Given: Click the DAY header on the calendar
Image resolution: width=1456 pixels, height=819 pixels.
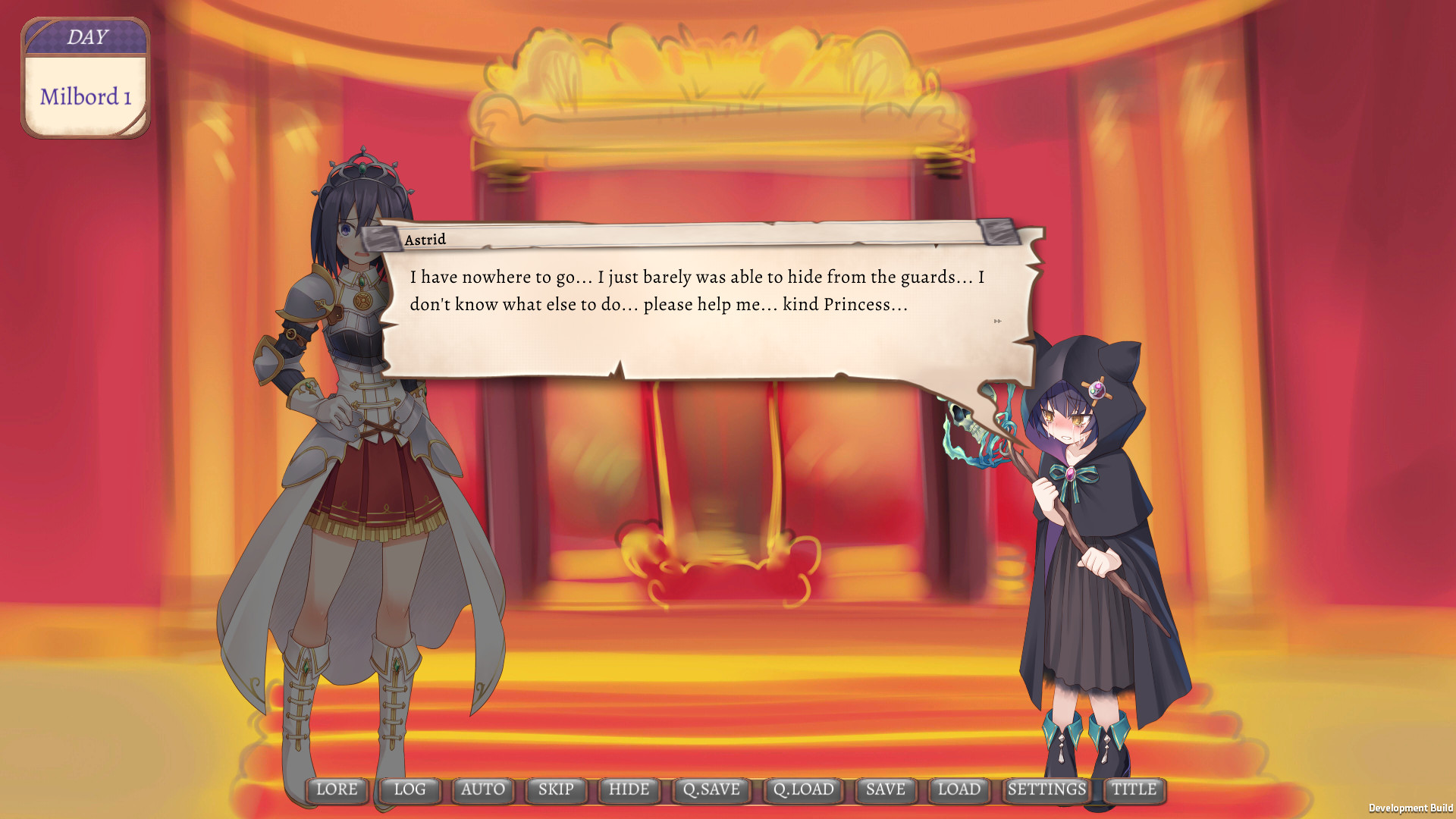Looking at the screenshot, I should (86, 36).
